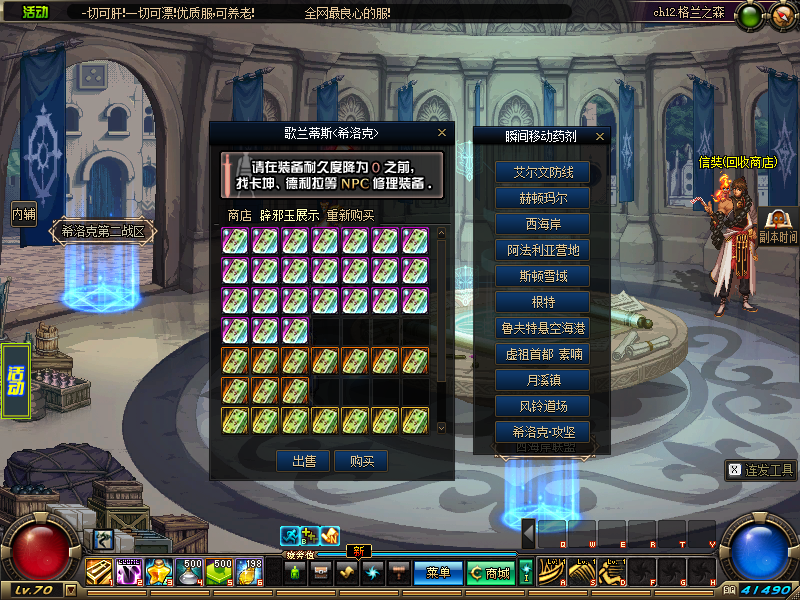The image size is (800, 600).
Task: Choose the 希洛克·攻坚 destination
Action: (544, 432)
